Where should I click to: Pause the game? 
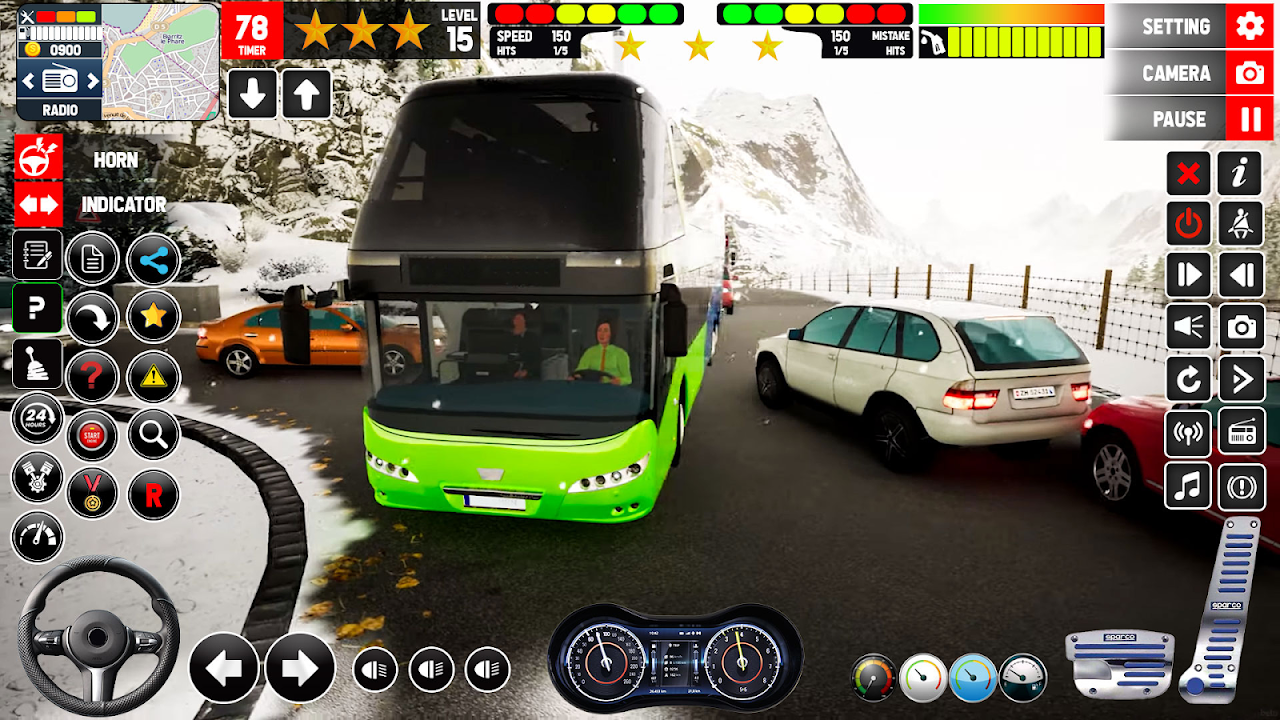click(x=1193, y=119)
